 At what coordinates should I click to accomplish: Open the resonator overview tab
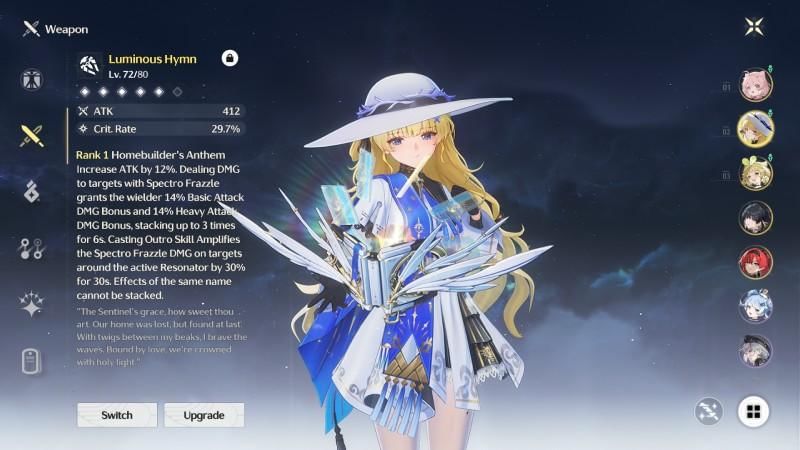[x=31, y=80]
